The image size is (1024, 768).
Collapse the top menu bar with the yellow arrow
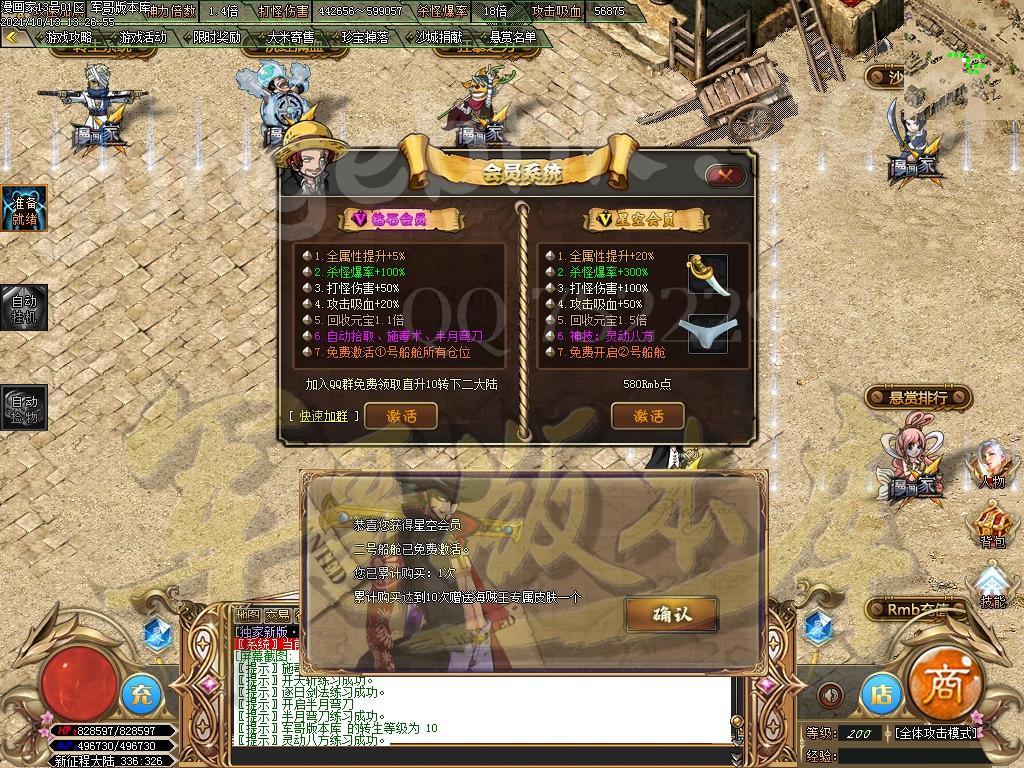tap(12, 38)
